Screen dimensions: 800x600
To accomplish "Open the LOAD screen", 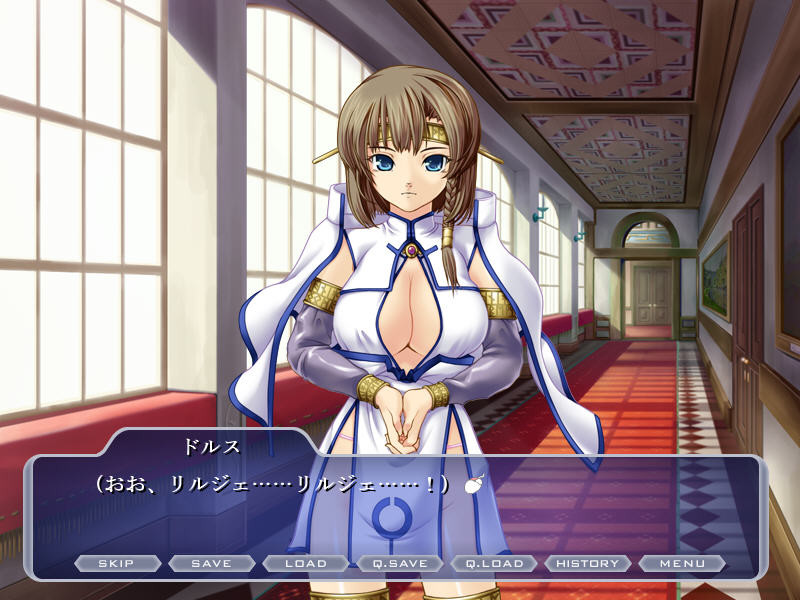I will pyautogui.click(x=305, y=563).
